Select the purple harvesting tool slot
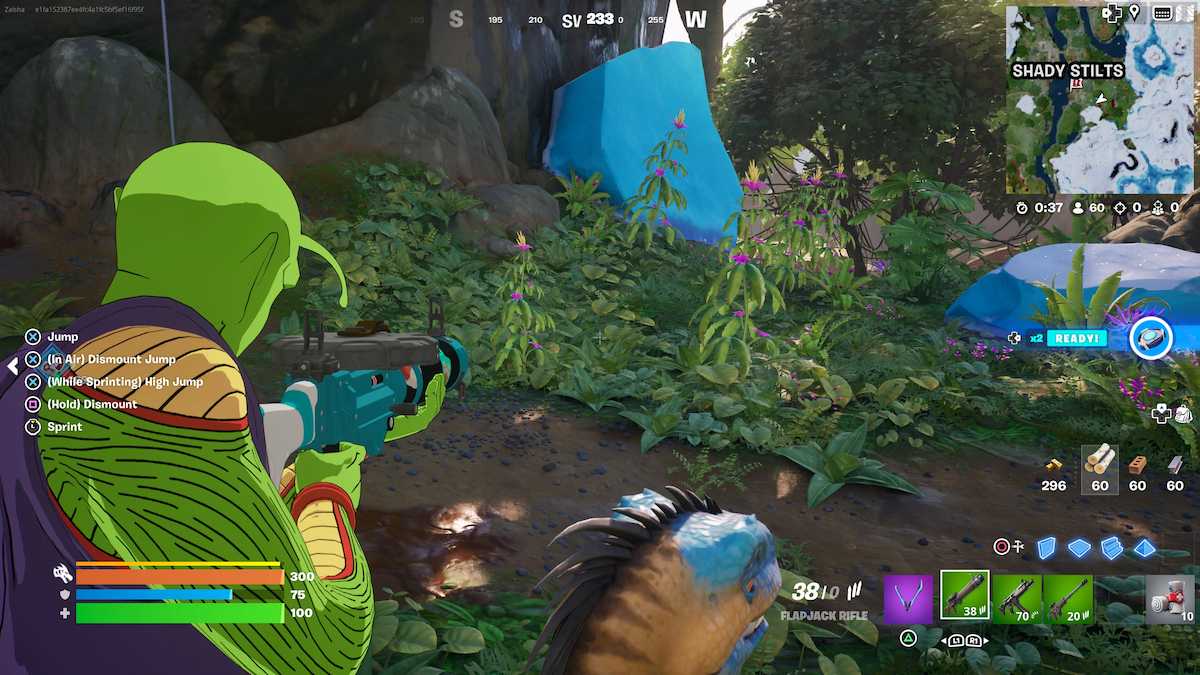 point(908,599)
